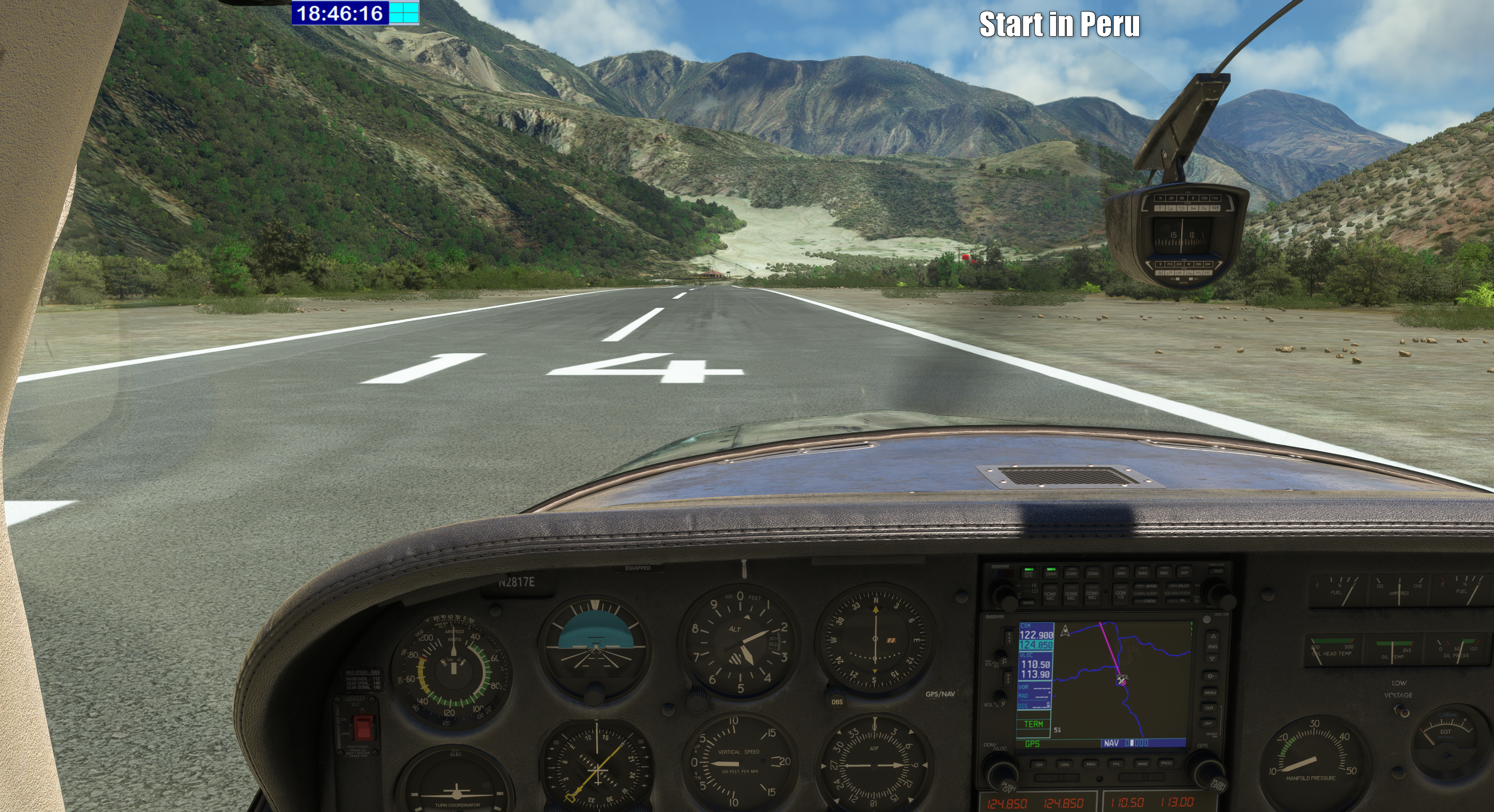Swap COM frequencies with the C flip-flop button
This screenshot has height=812, width=1494.
pos(1010,637)
